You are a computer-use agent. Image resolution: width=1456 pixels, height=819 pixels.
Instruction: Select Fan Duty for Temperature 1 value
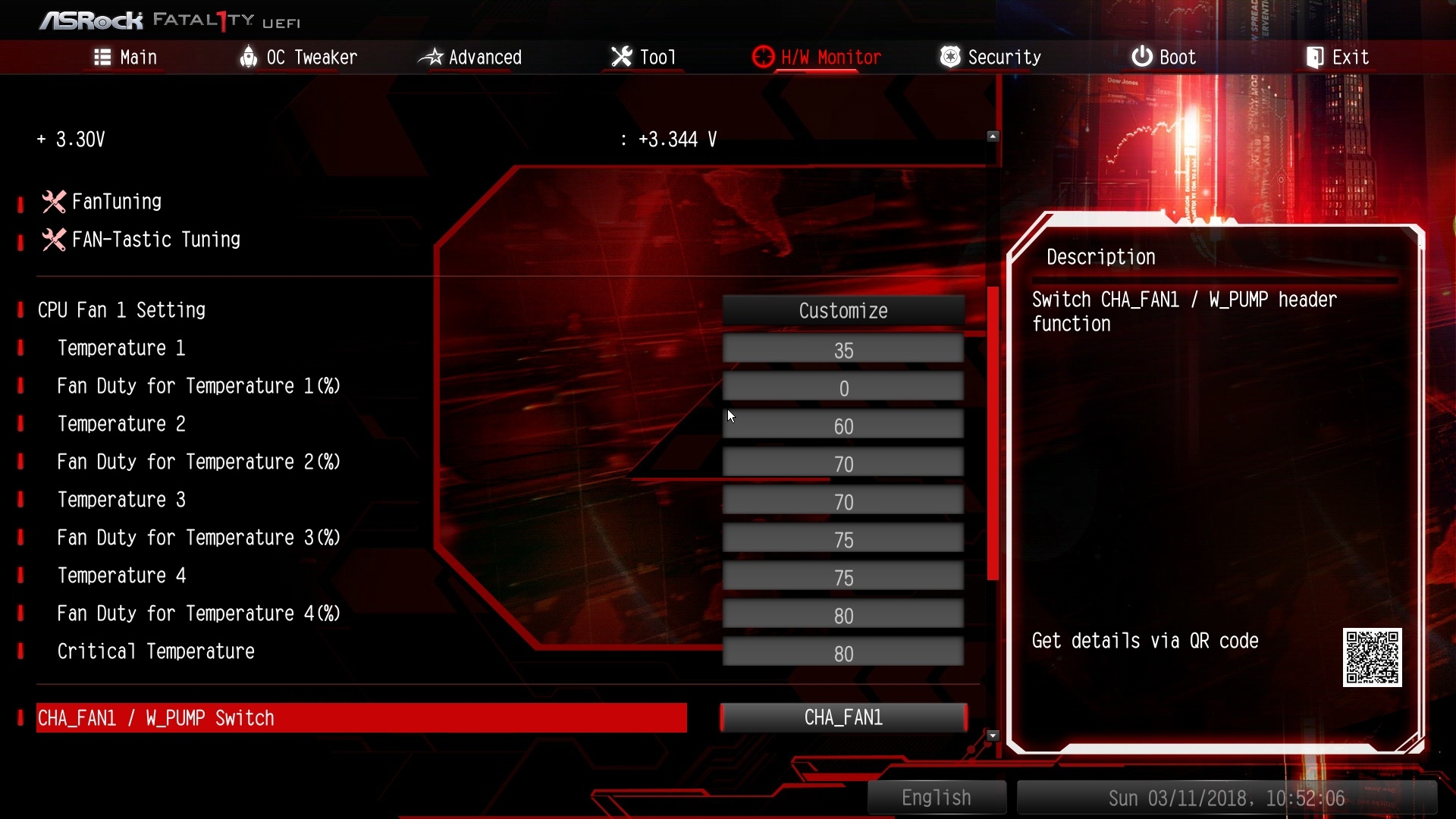click(x=843, y=388)
